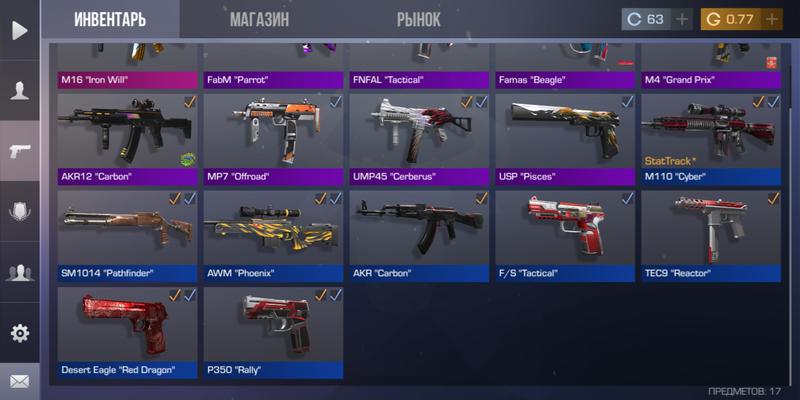
Task: Select the P350 "Rally" pistol
Action: pos(274,332)
